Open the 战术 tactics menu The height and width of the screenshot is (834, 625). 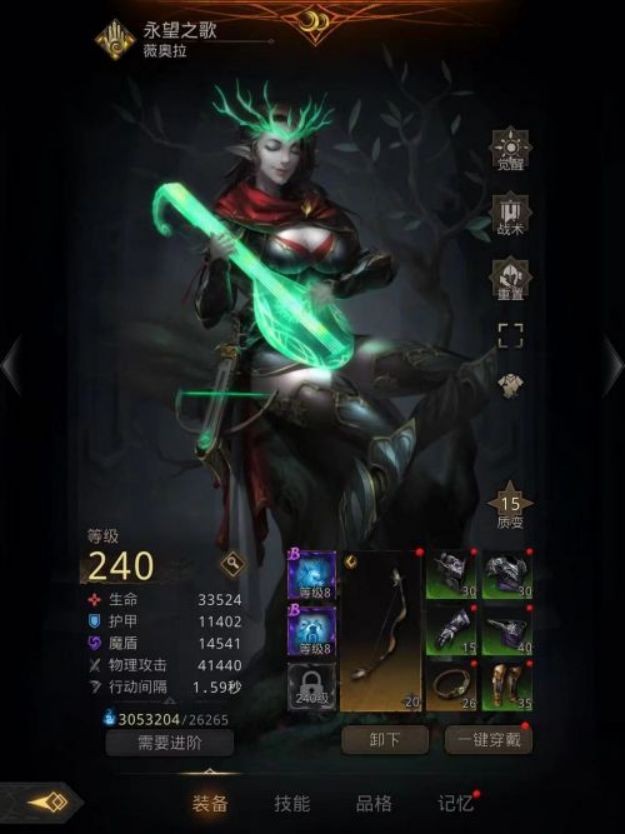click(x=510, y=215)
